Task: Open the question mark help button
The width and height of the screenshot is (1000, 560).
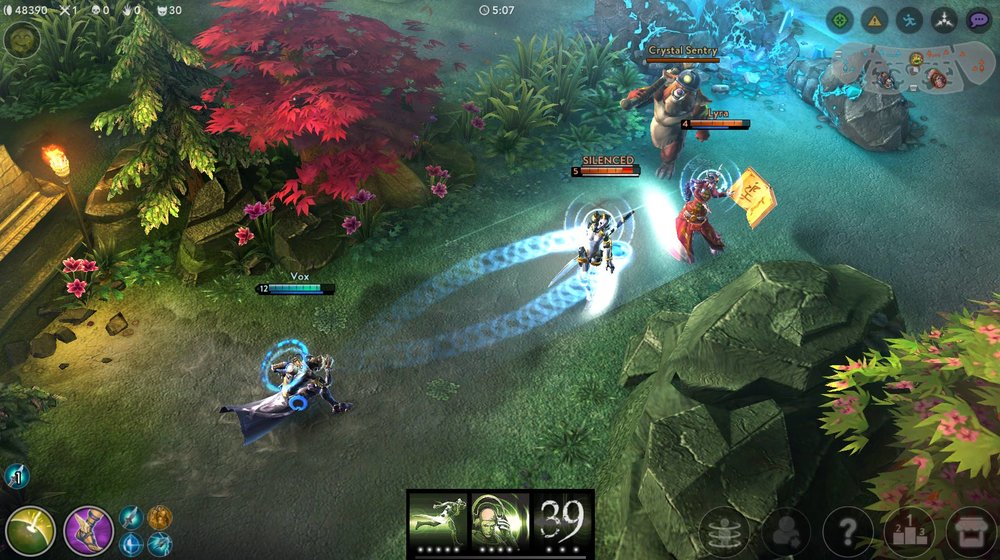Action: (847, 532)
